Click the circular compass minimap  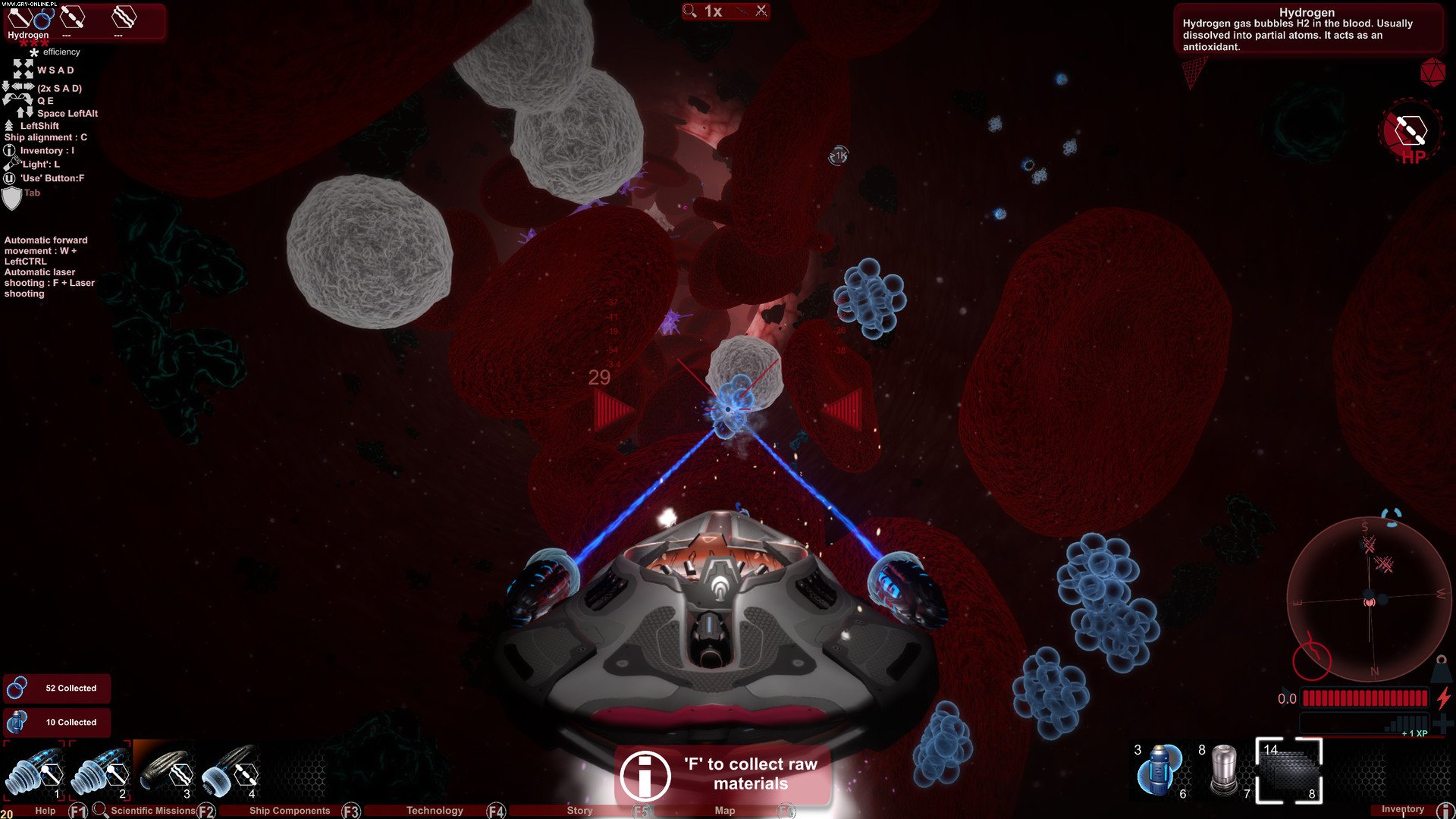pos(1369,601)
